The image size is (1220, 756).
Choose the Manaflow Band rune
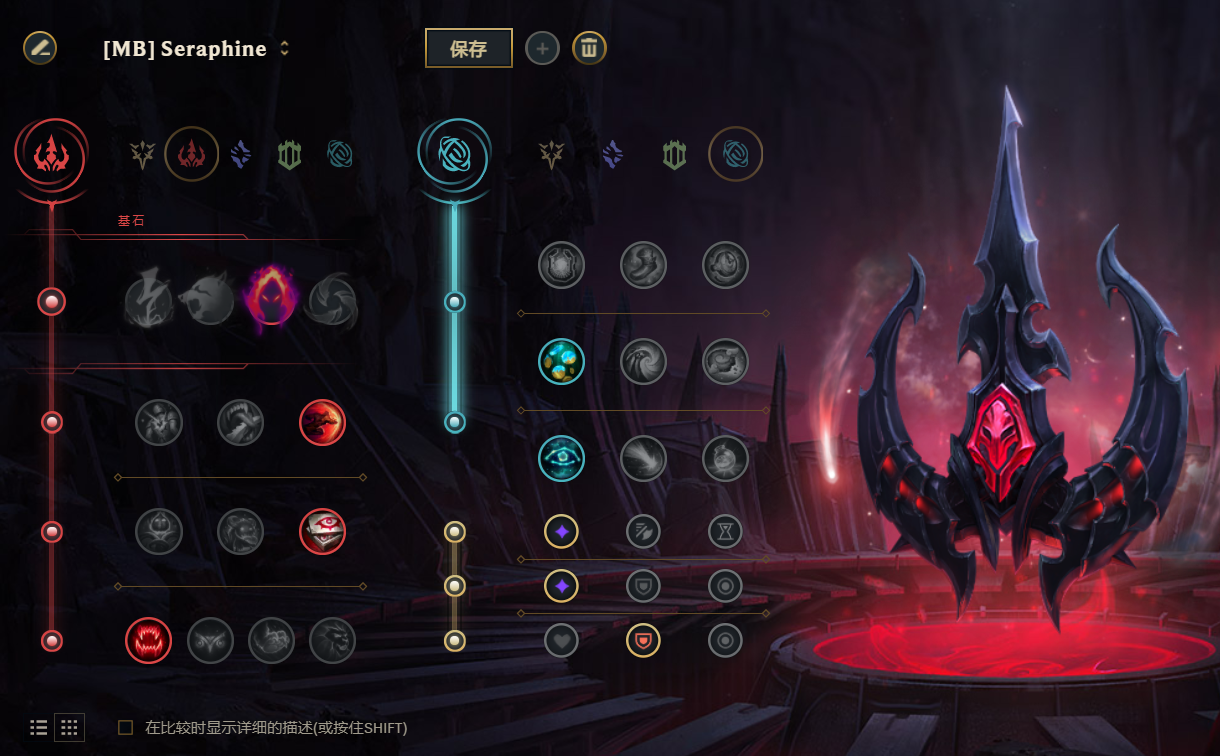tap(561, 362)
